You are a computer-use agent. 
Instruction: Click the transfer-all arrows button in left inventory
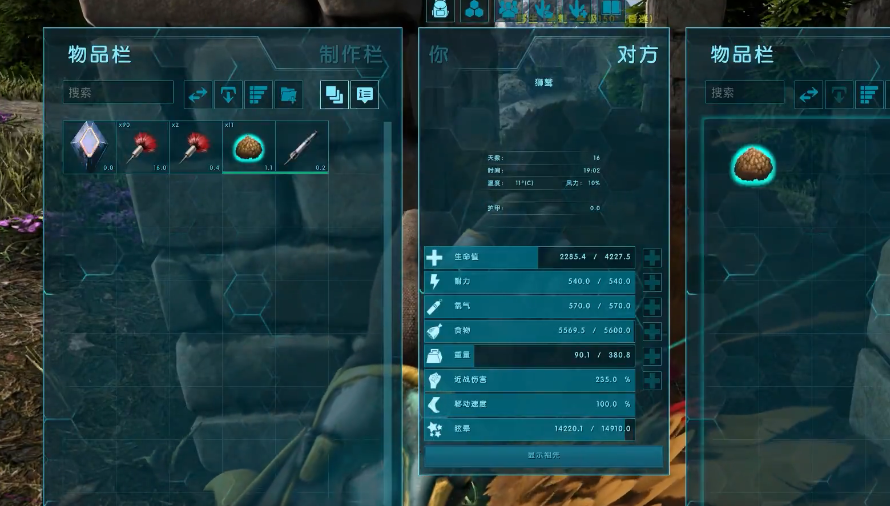pyautogui.click(x=198, y=95)
